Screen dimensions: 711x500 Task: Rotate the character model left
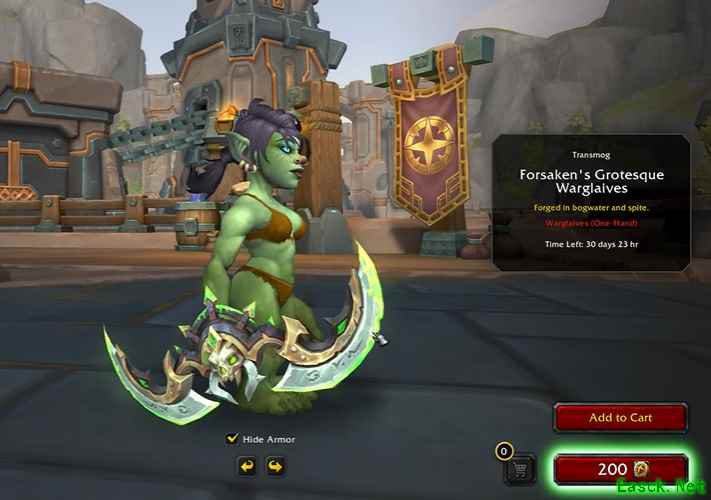coord(246,466)
